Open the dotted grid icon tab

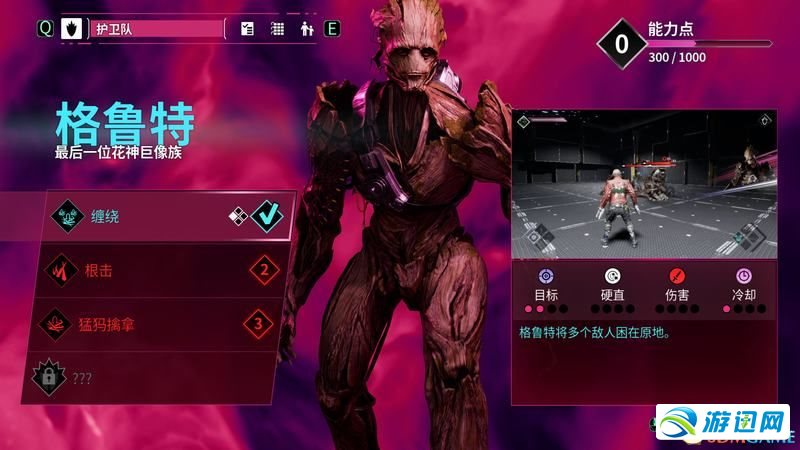coord(278,29)
